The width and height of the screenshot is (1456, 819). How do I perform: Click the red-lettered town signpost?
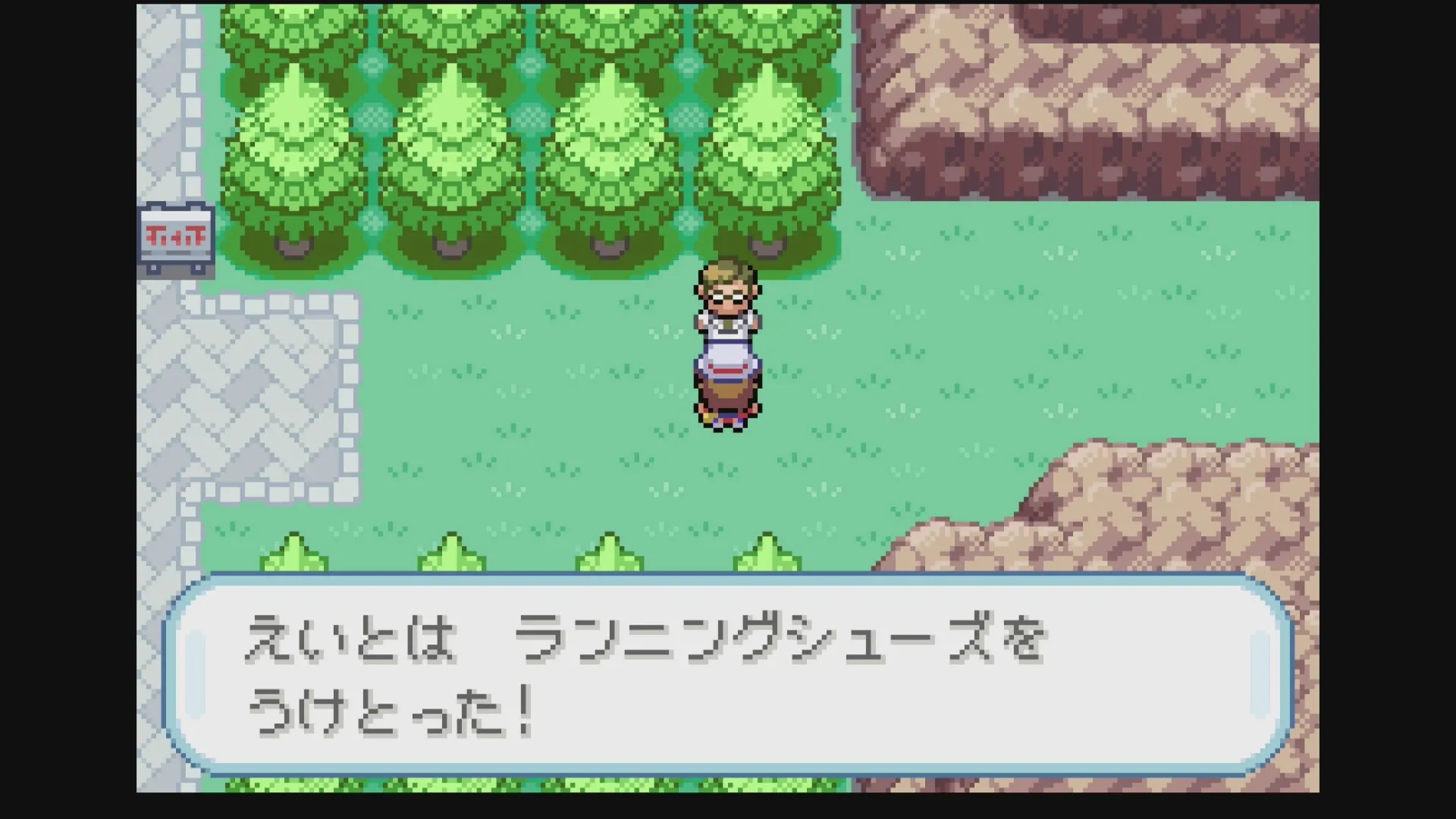coord(176,235)
